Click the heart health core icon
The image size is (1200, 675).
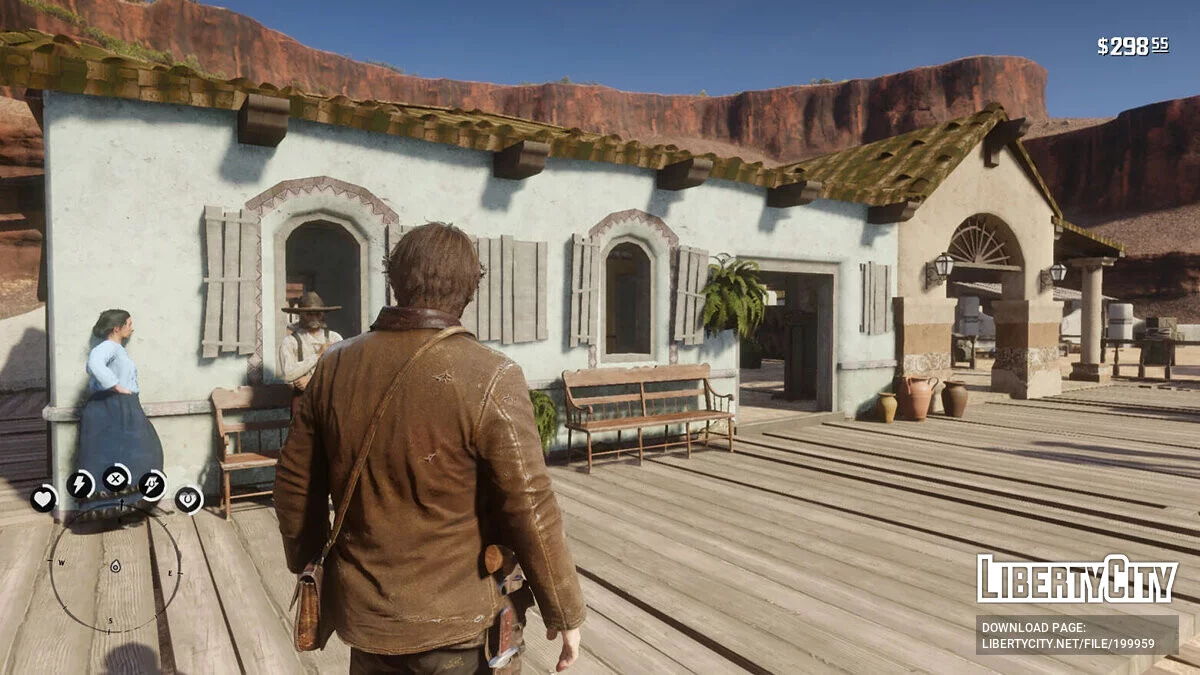pyautogui.click(x=43, y=498)
